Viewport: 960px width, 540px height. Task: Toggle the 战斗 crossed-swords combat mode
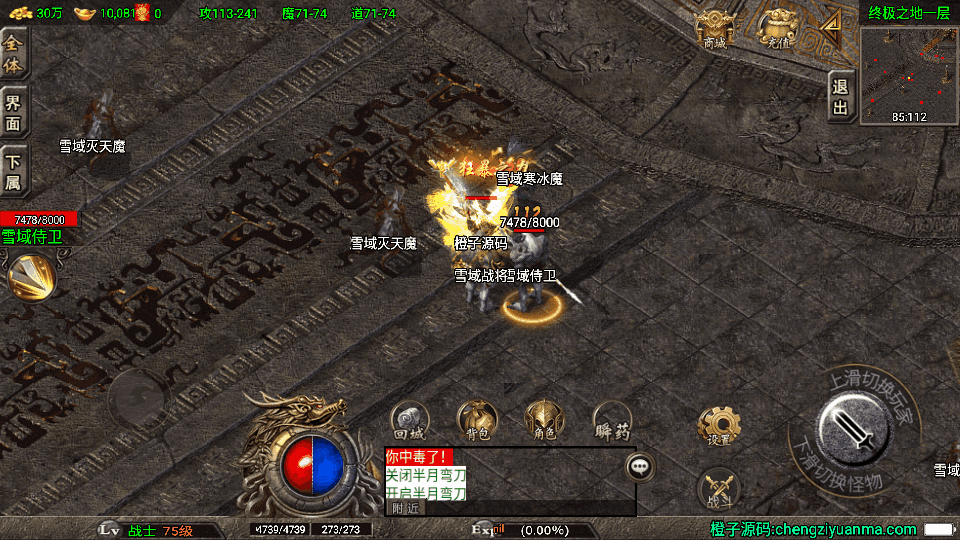(x=718, y=487)
